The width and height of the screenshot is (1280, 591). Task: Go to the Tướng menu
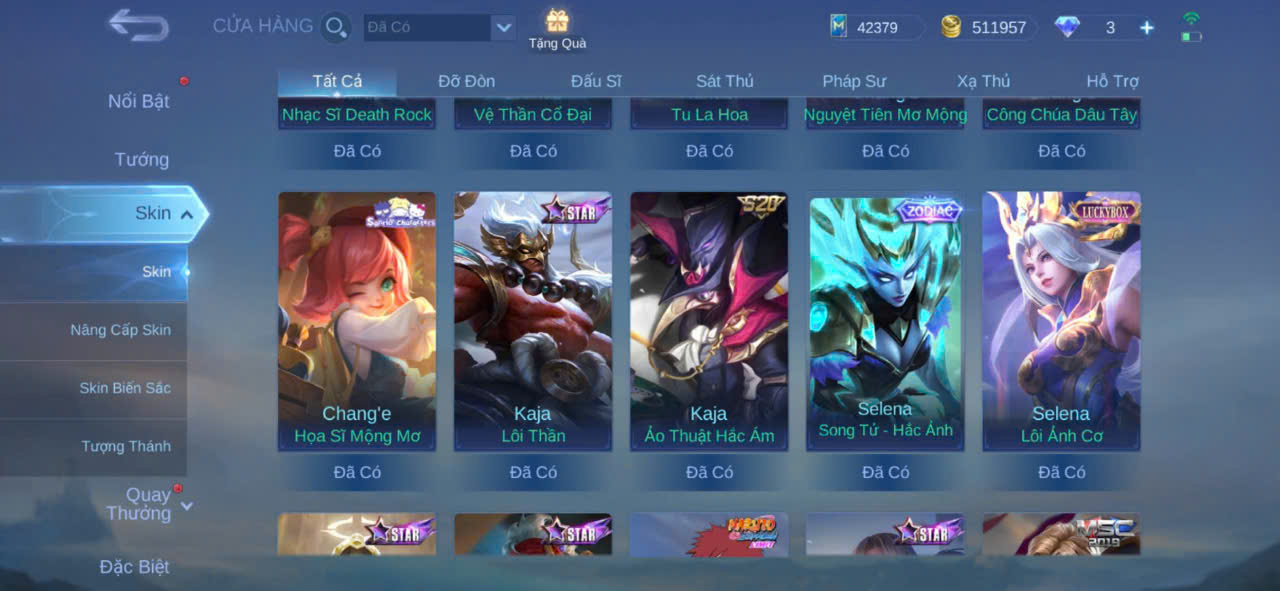(x=142, y=159)
